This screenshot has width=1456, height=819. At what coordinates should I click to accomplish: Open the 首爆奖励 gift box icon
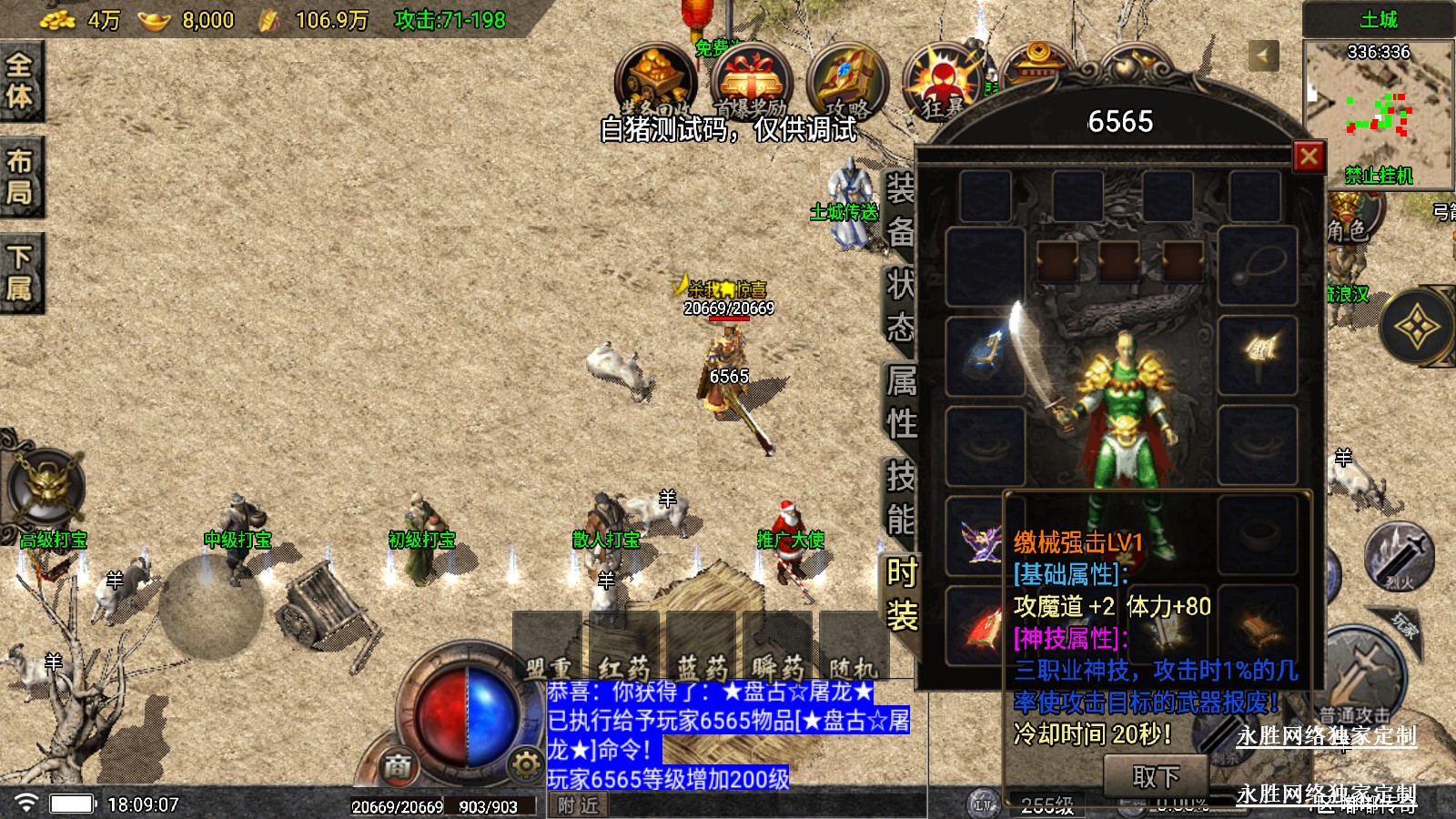pos(751,84)
